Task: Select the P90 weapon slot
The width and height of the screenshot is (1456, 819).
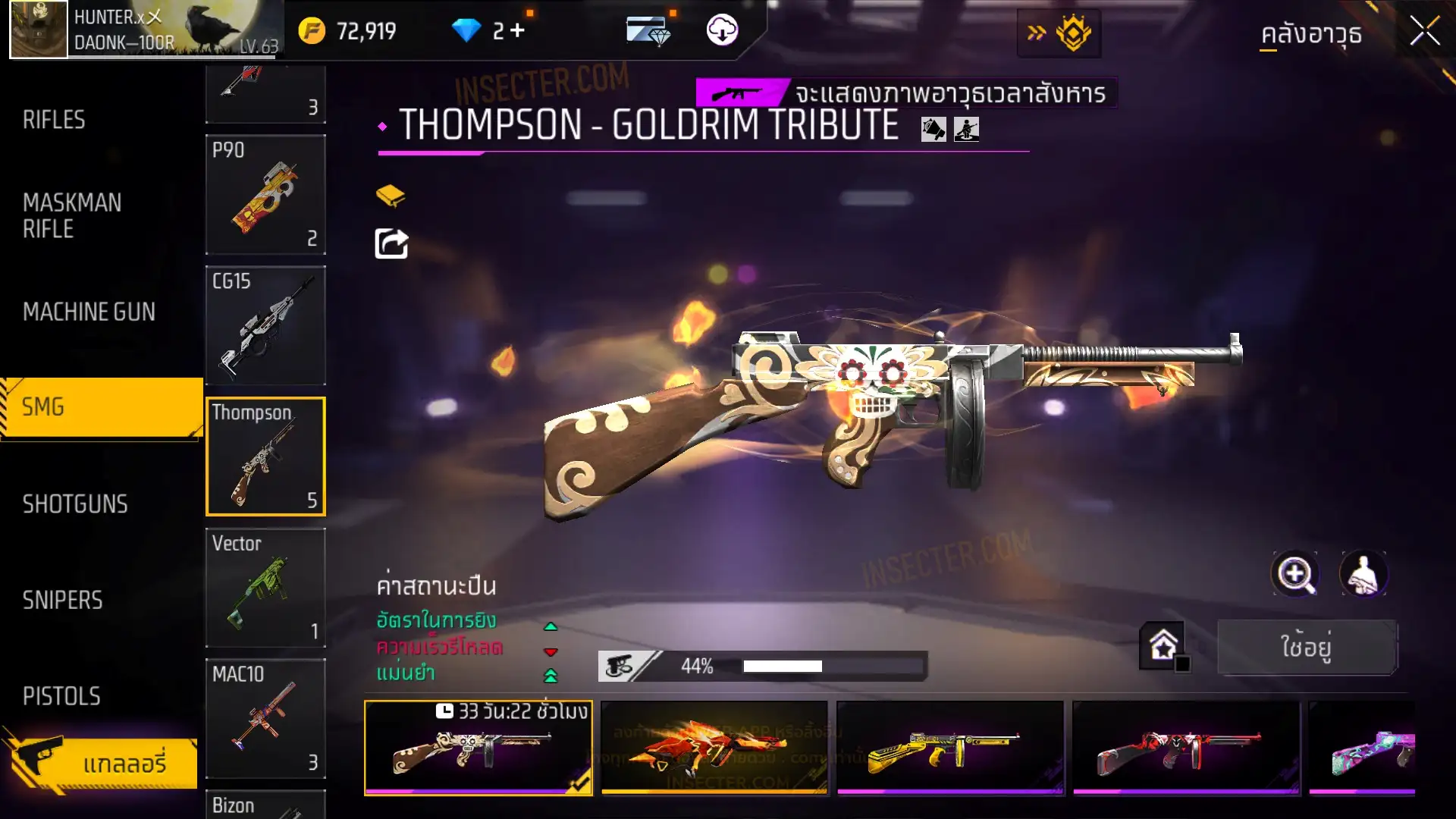Action: pyautogui.click(x=265, y=195)
